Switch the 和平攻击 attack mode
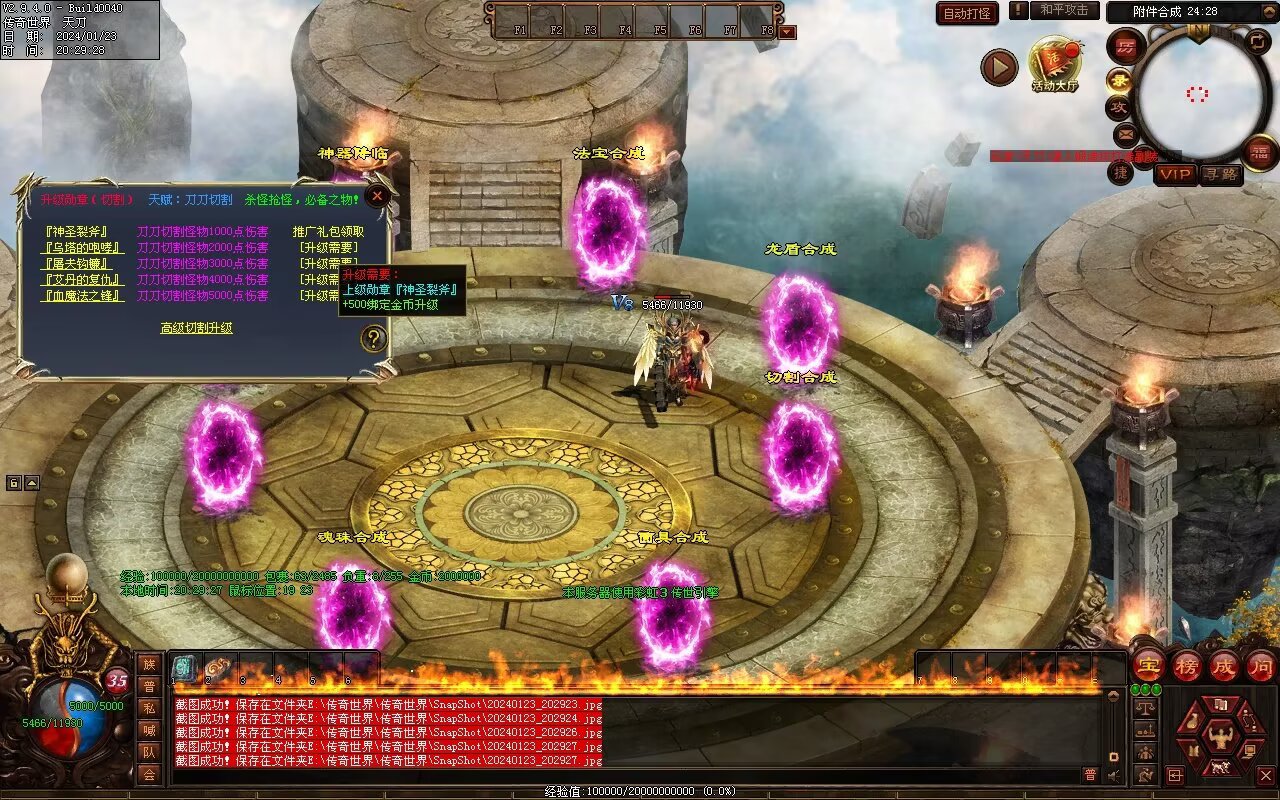 point(1064,10)
